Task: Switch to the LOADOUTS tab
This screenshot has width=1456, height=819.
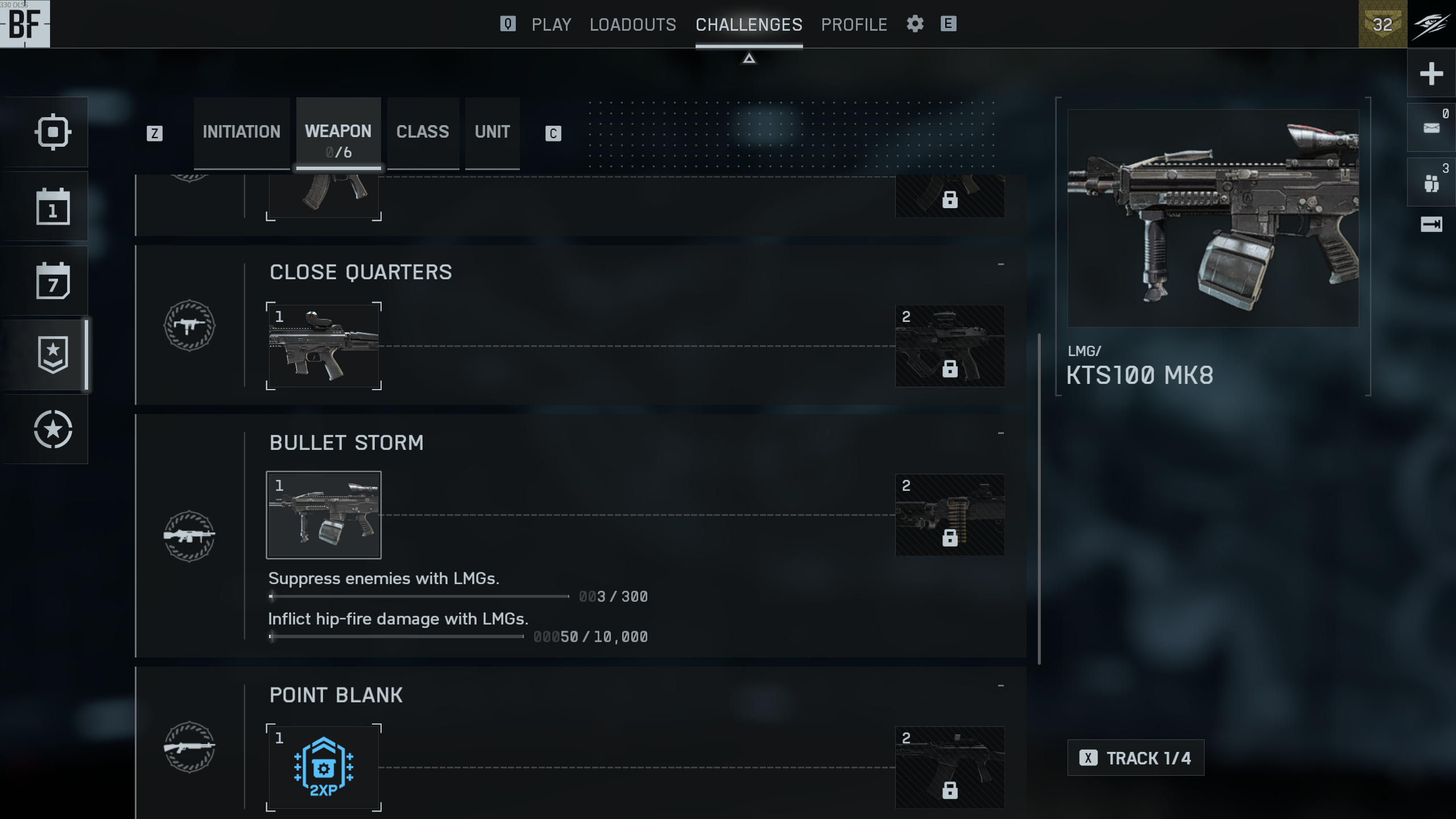Action: [x=633, y=24]
